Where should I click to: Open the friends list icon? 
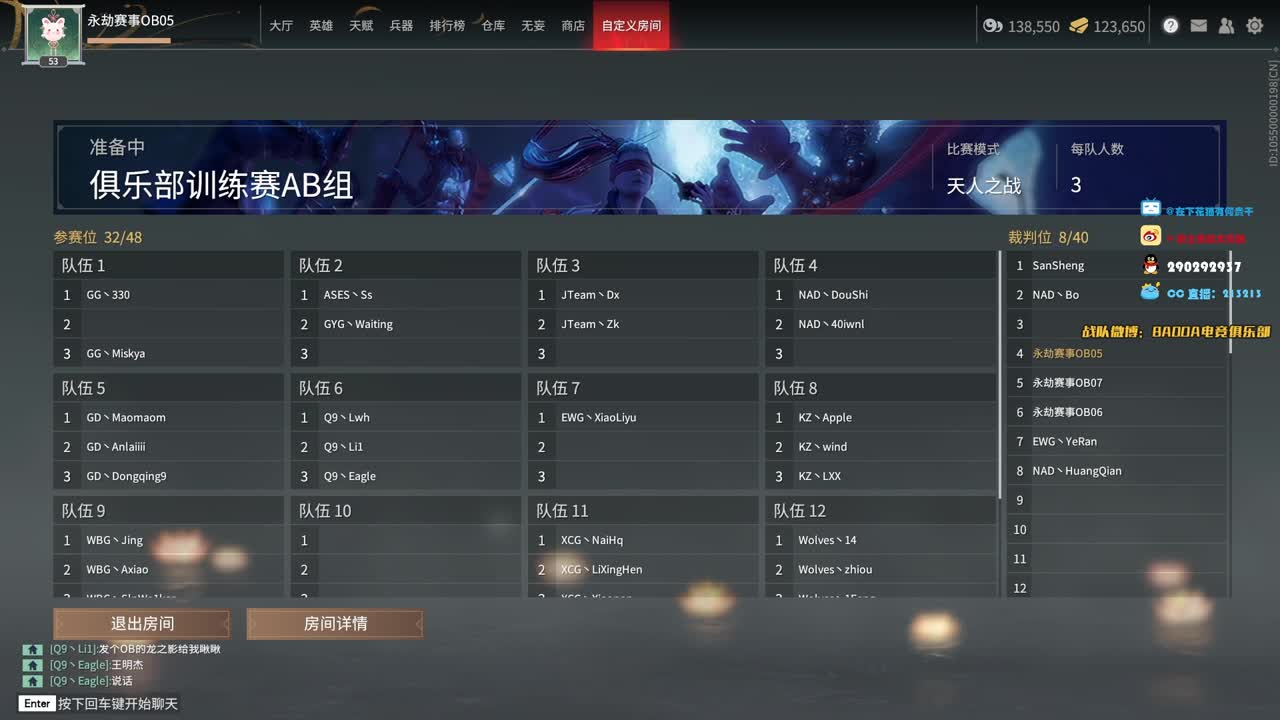(1226, 25)
